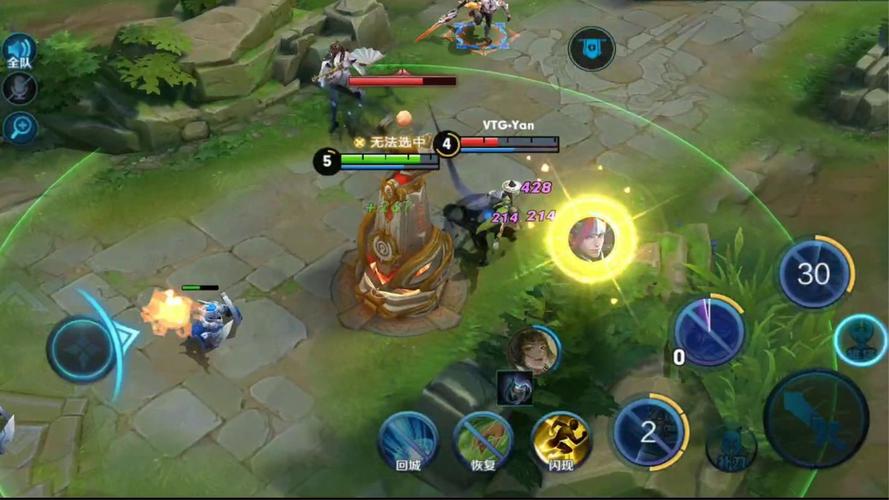Tap the small dark item icon below portrait
889x500 pixels.
click(x=514, y=388)
